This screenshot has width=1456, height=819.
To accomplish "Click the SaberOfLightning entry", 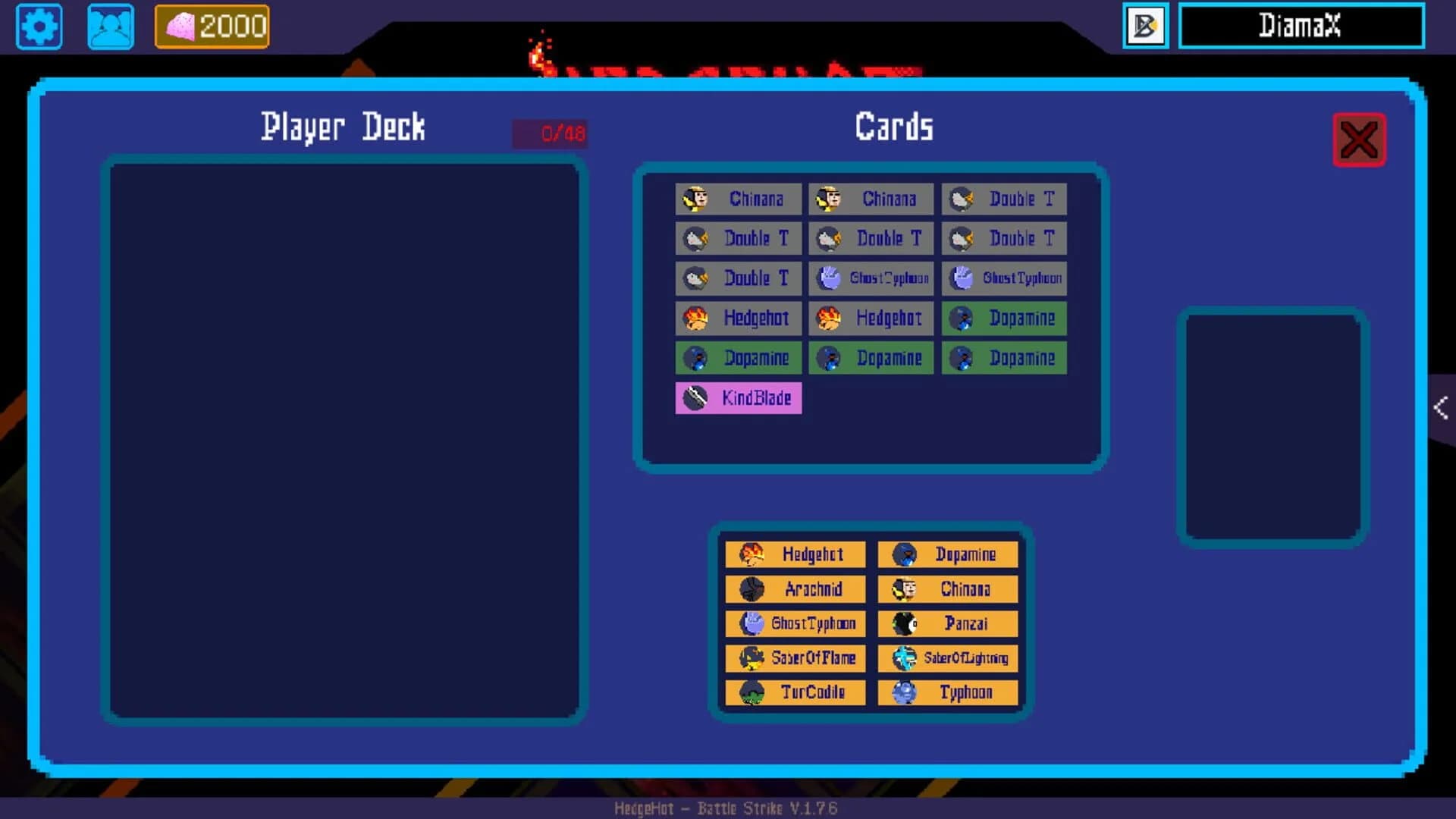I will coord(948,657).
